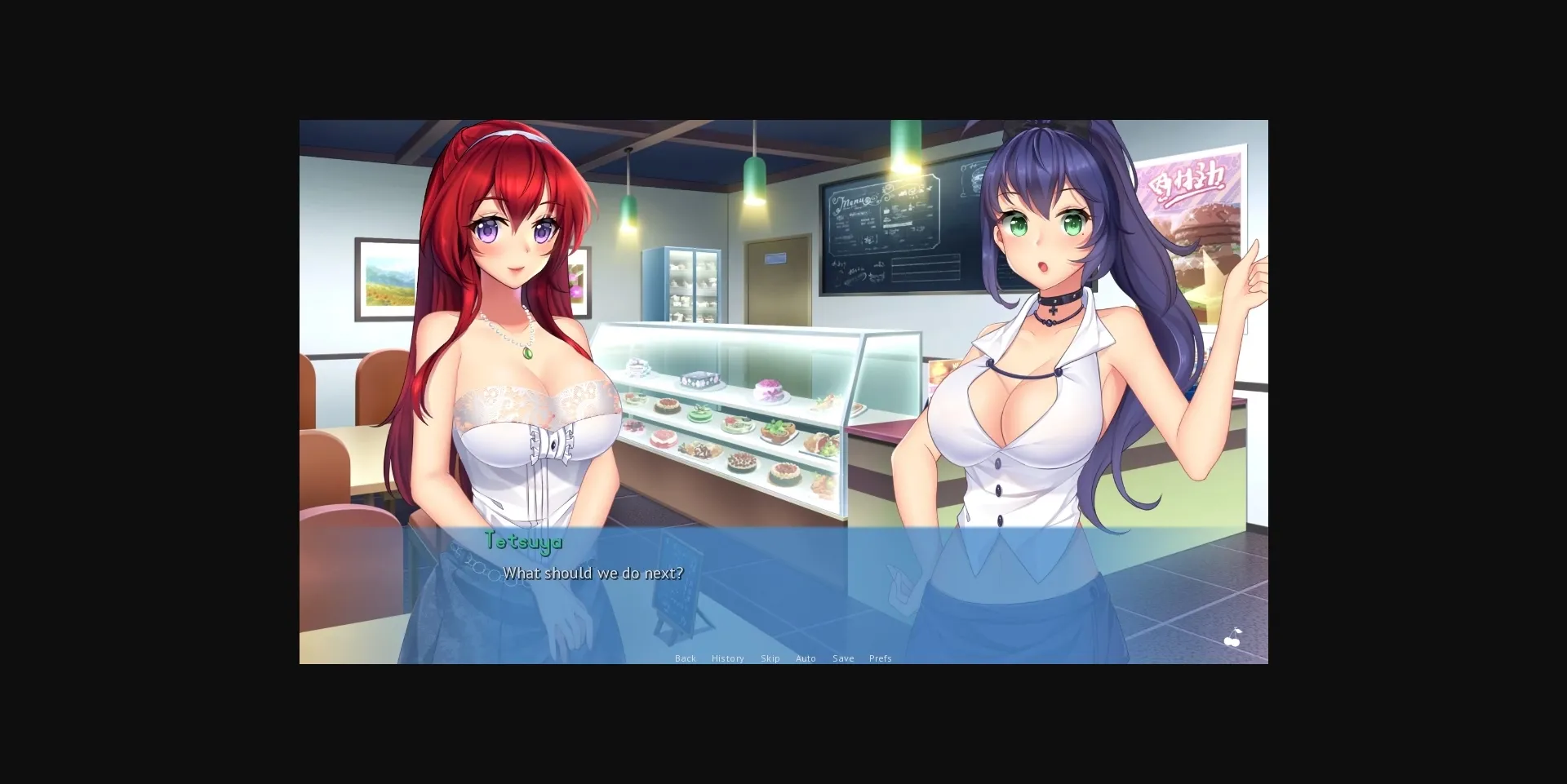Open the Prefs settings menu
This screenshot has width=1567, height=784.
(881, 658)
